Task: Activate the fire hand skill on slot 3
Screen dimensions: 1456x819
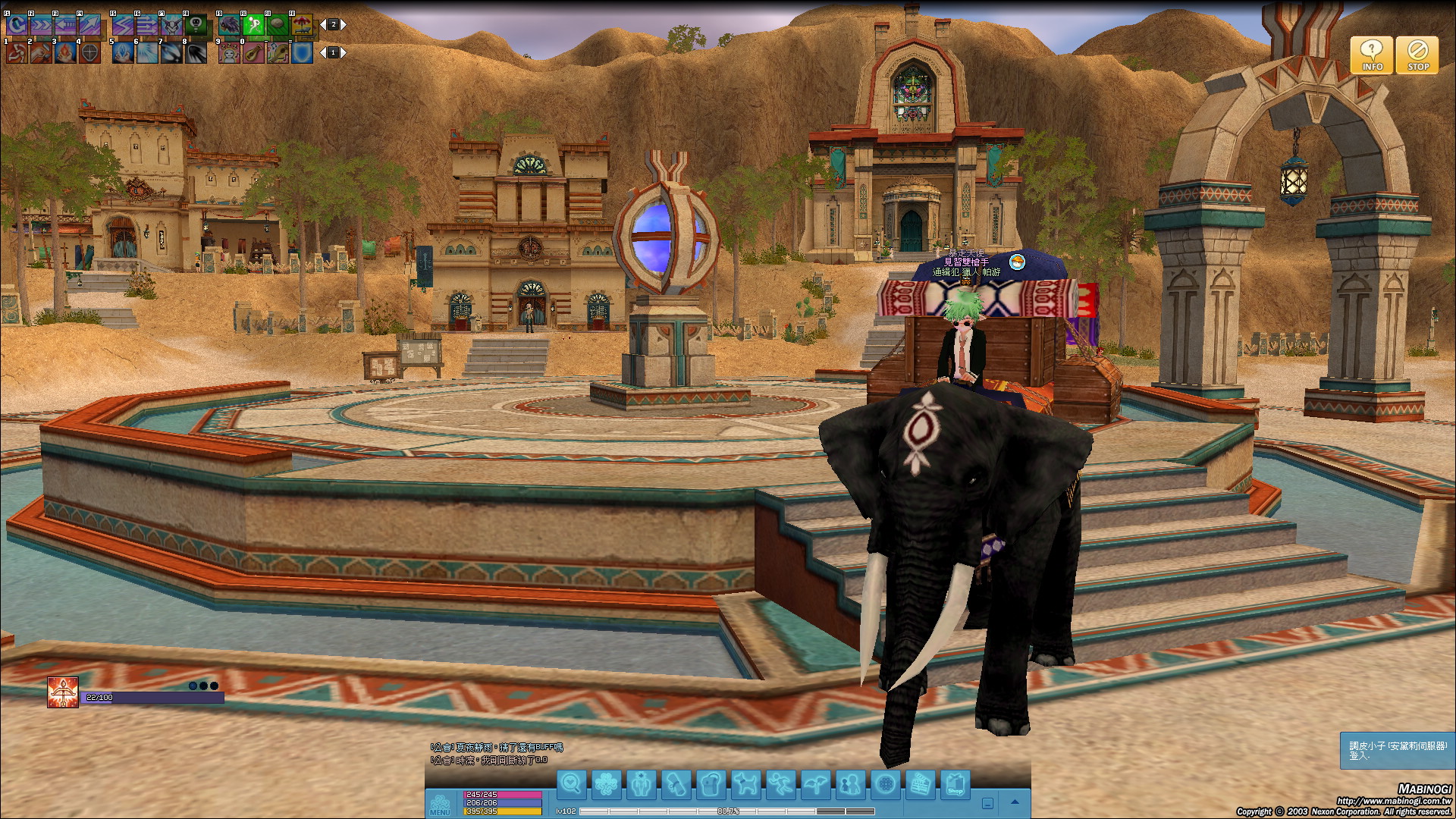Action: 65,52
